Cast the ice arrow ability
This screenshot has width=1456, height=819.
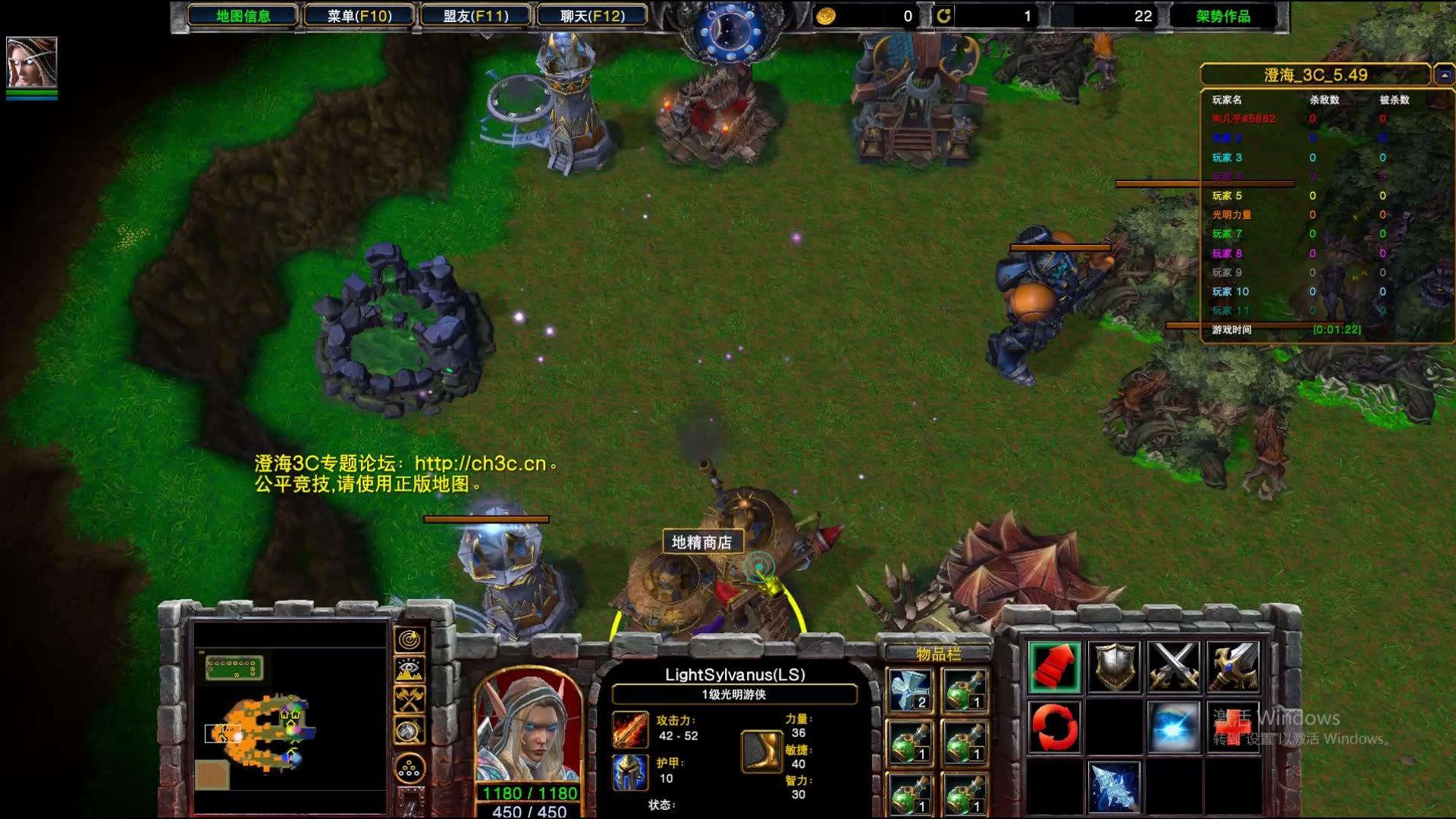(x=1114, y=786)
